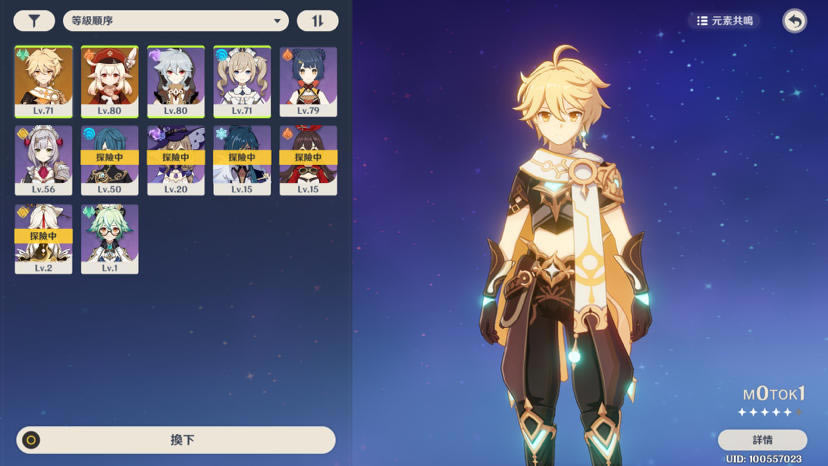Viewport: 828px width, 466px height.
Task: Open the character filter funnel button
Action: coord(34,21)
